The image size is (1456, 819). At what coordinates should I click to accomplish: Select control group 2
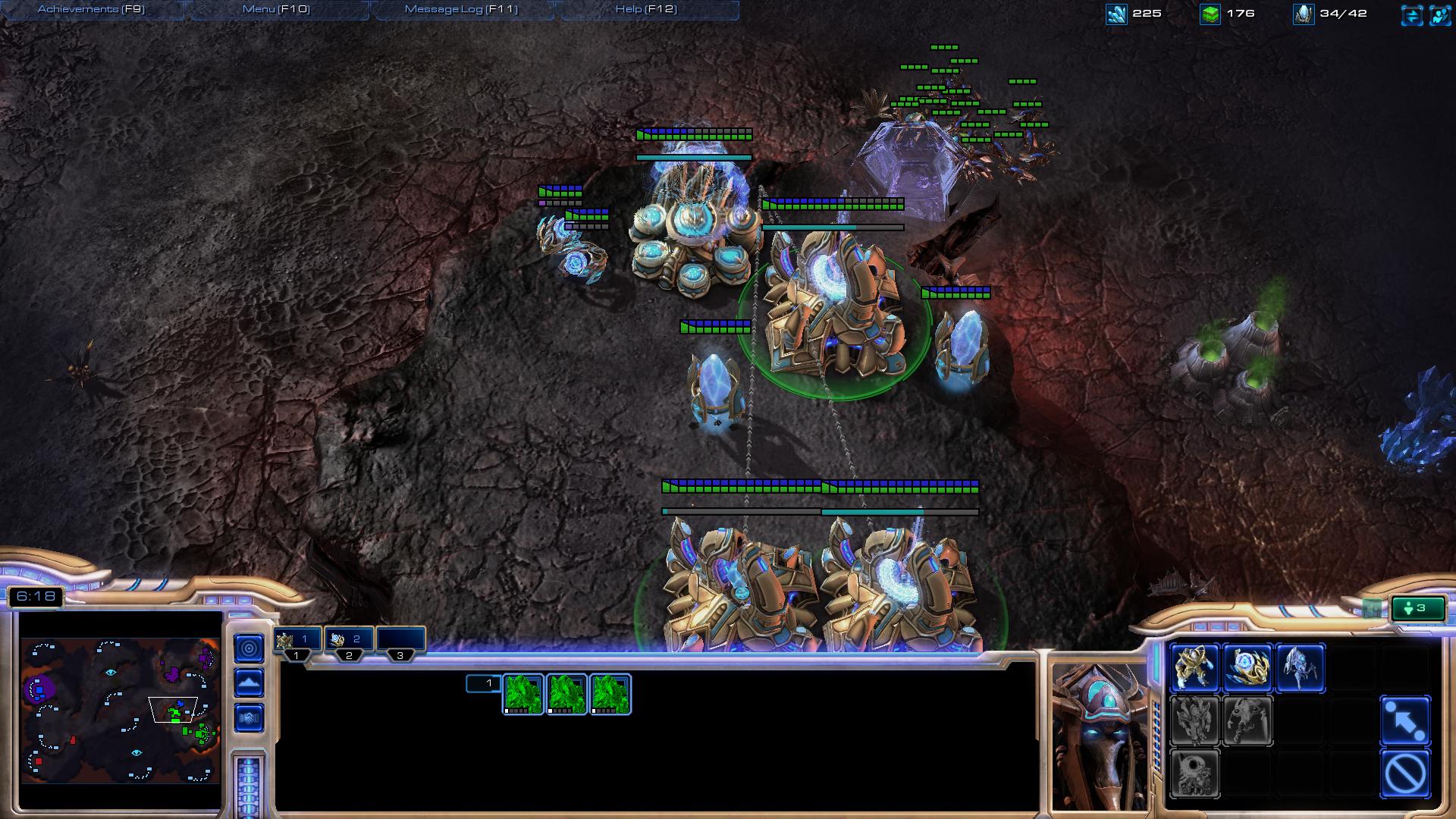pos(349,641)
